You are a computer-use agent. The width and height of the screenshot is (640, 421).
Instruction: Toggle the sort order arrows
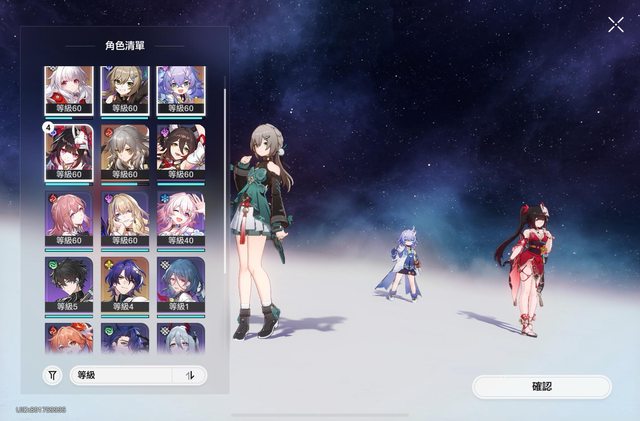click(190, 375)
